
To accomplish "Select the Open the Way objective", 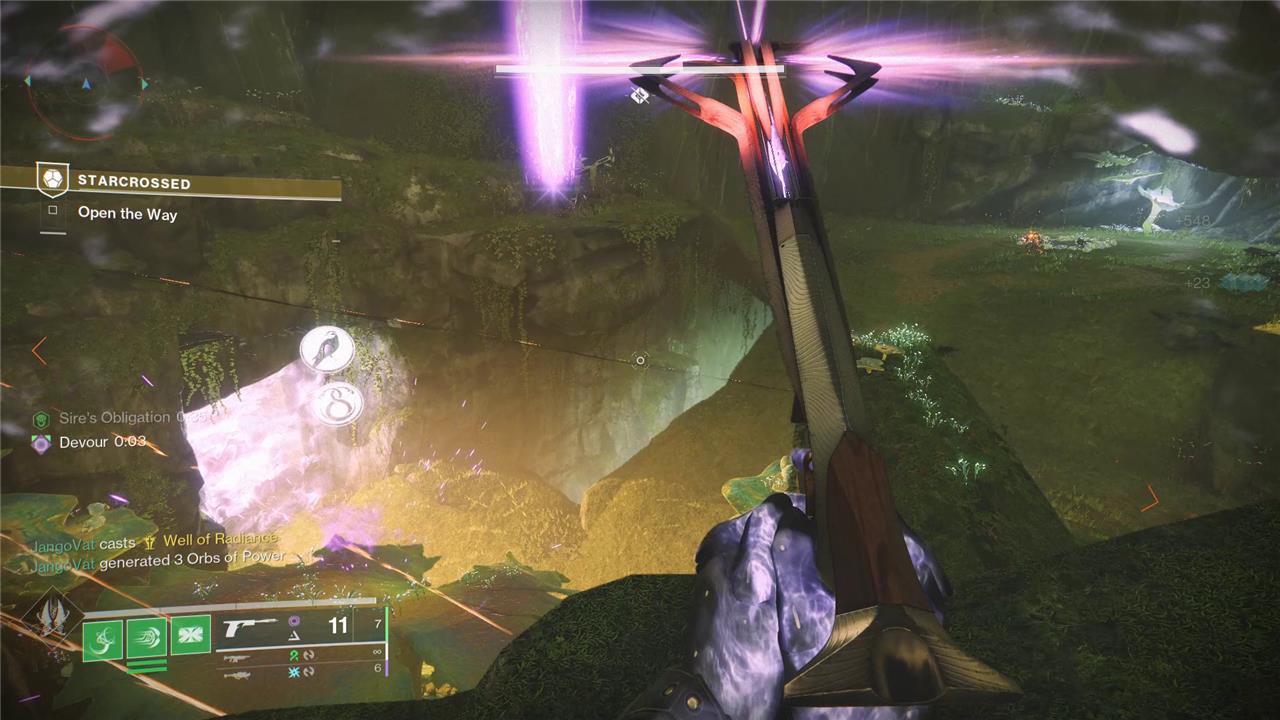I will (127, 213).
